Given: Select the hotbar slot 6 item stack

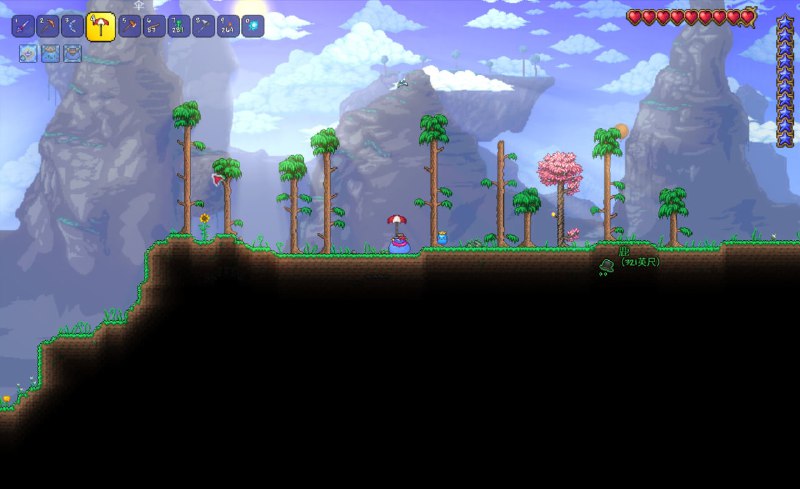Looking at the screenshot, I should (x=154, y=26).
